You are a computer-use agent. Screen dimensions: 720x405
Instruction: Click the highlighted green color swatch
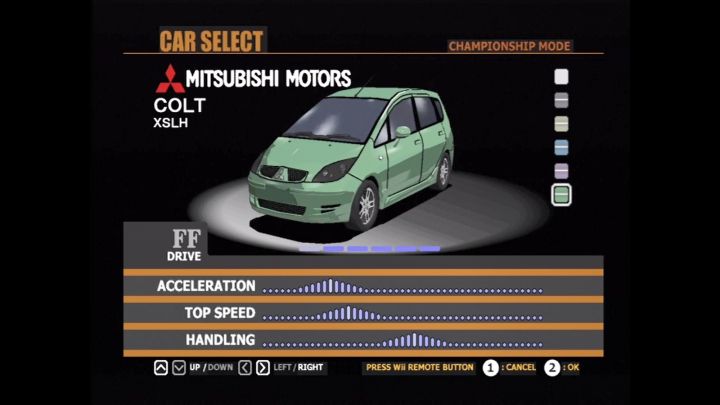[562, 195]
